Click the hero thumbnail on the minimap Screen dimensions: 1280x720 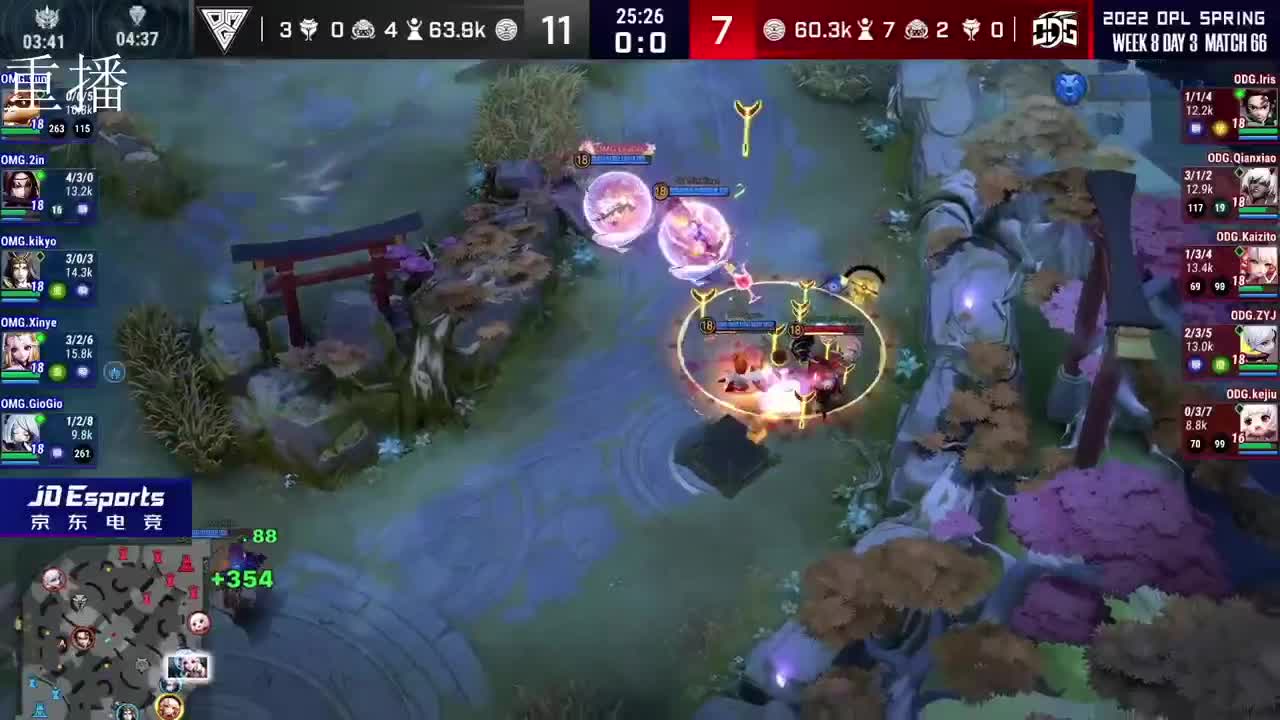pos(188,666)
